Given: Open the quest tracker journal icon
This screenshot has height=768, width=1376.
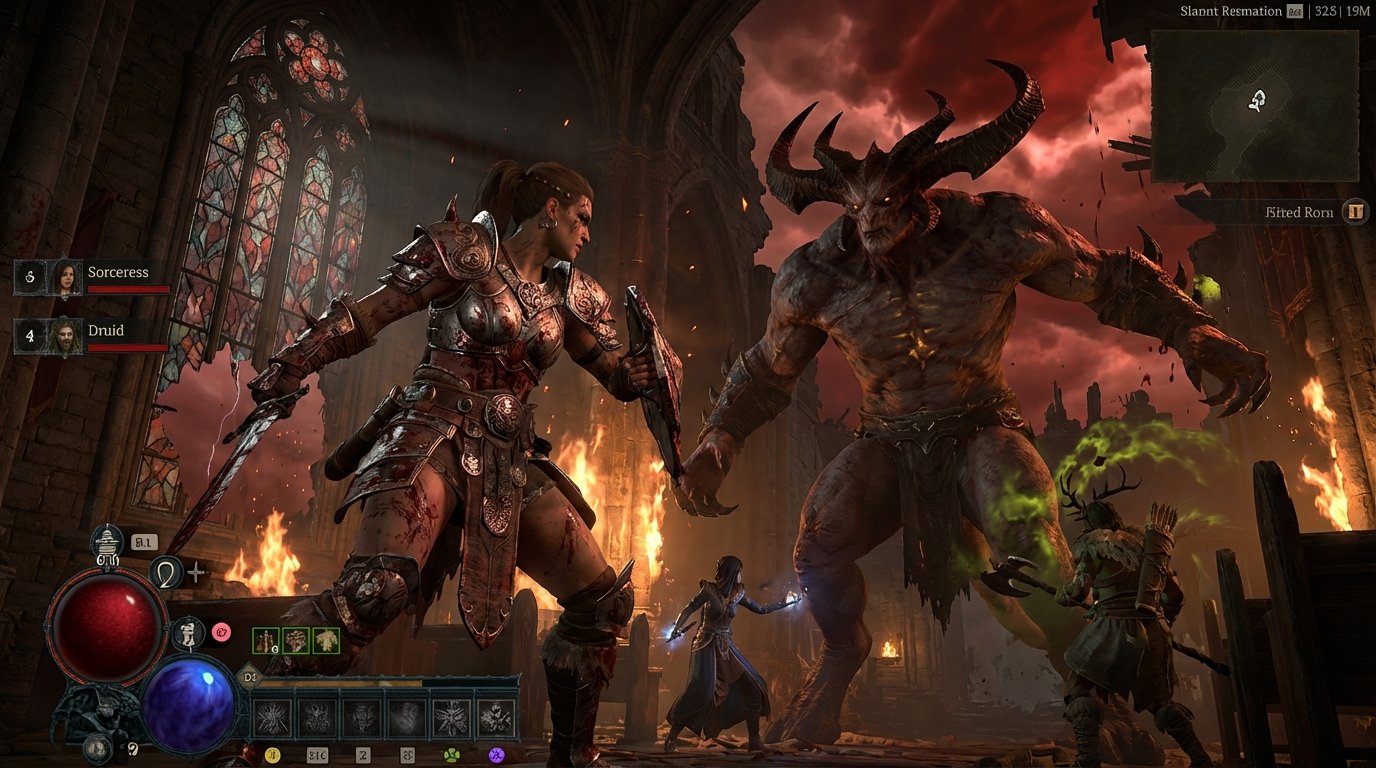Looking at the screenshot, I should pyautogui.click(x=1355, y=211).
